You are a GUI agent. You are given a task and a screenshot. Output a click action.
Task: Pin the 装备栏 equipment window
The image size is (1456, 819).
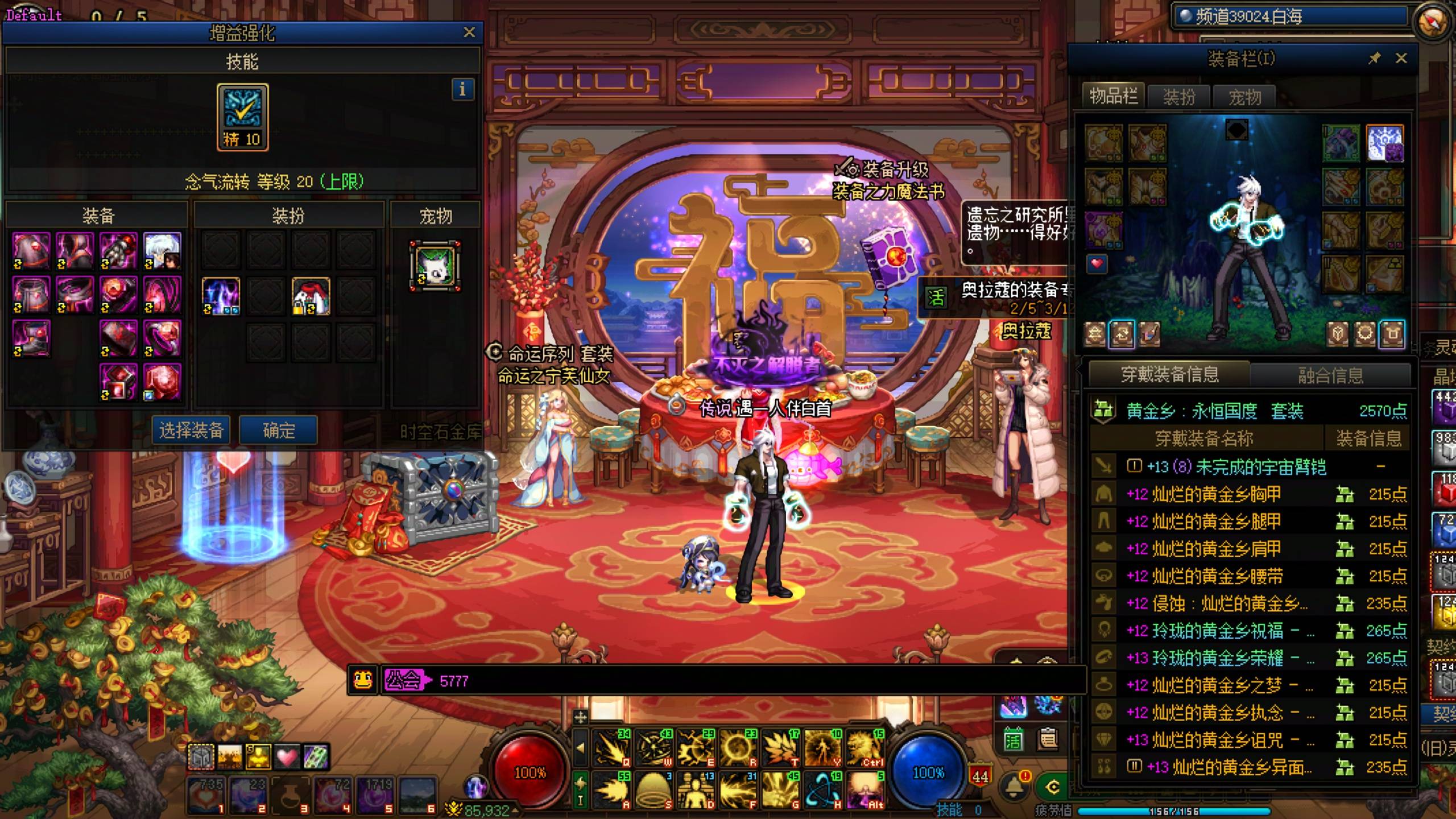click(1374, 58)
